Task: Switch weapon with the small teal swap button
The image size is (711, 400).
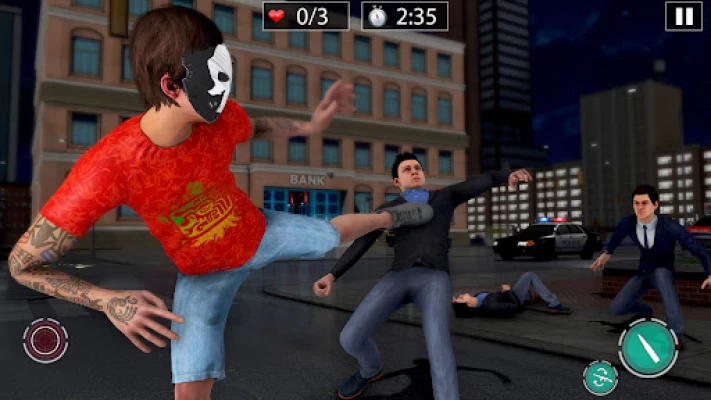Action: [x=600, y=377]
